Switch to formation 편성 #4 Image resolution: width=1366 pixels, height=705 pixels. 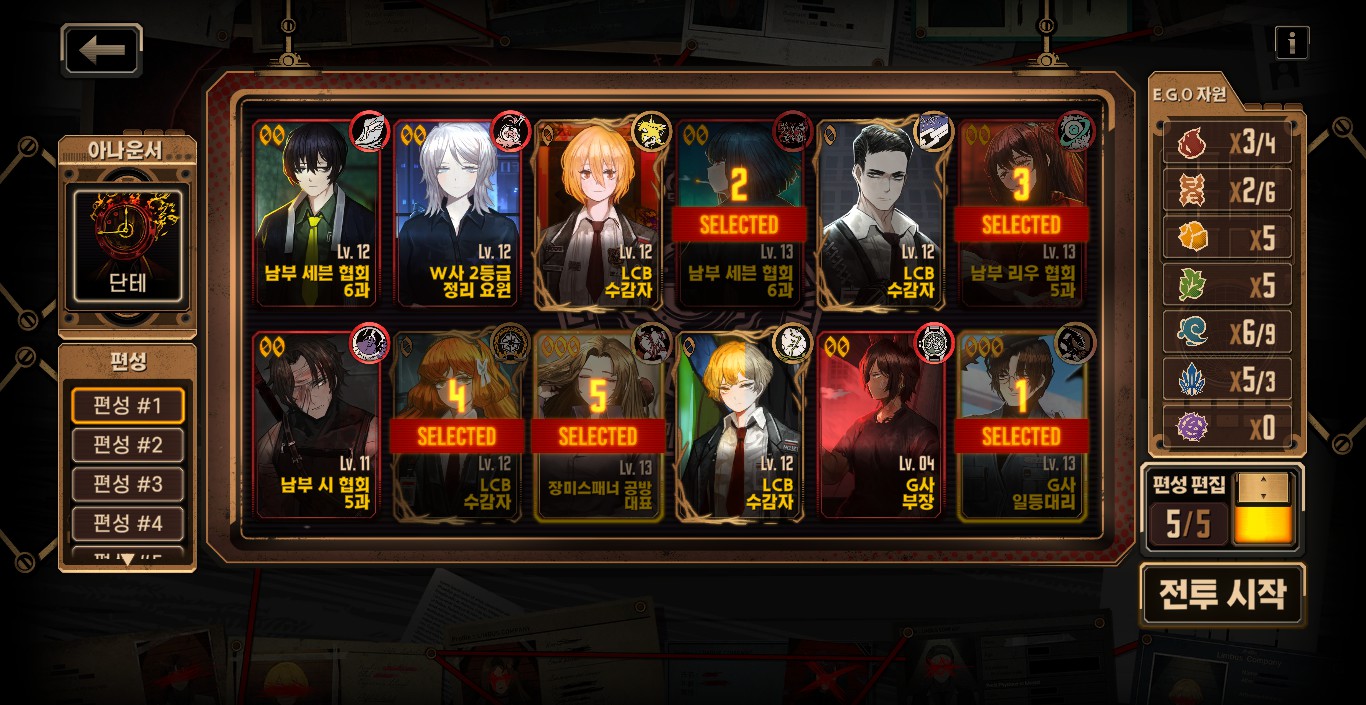pos(127,523)
